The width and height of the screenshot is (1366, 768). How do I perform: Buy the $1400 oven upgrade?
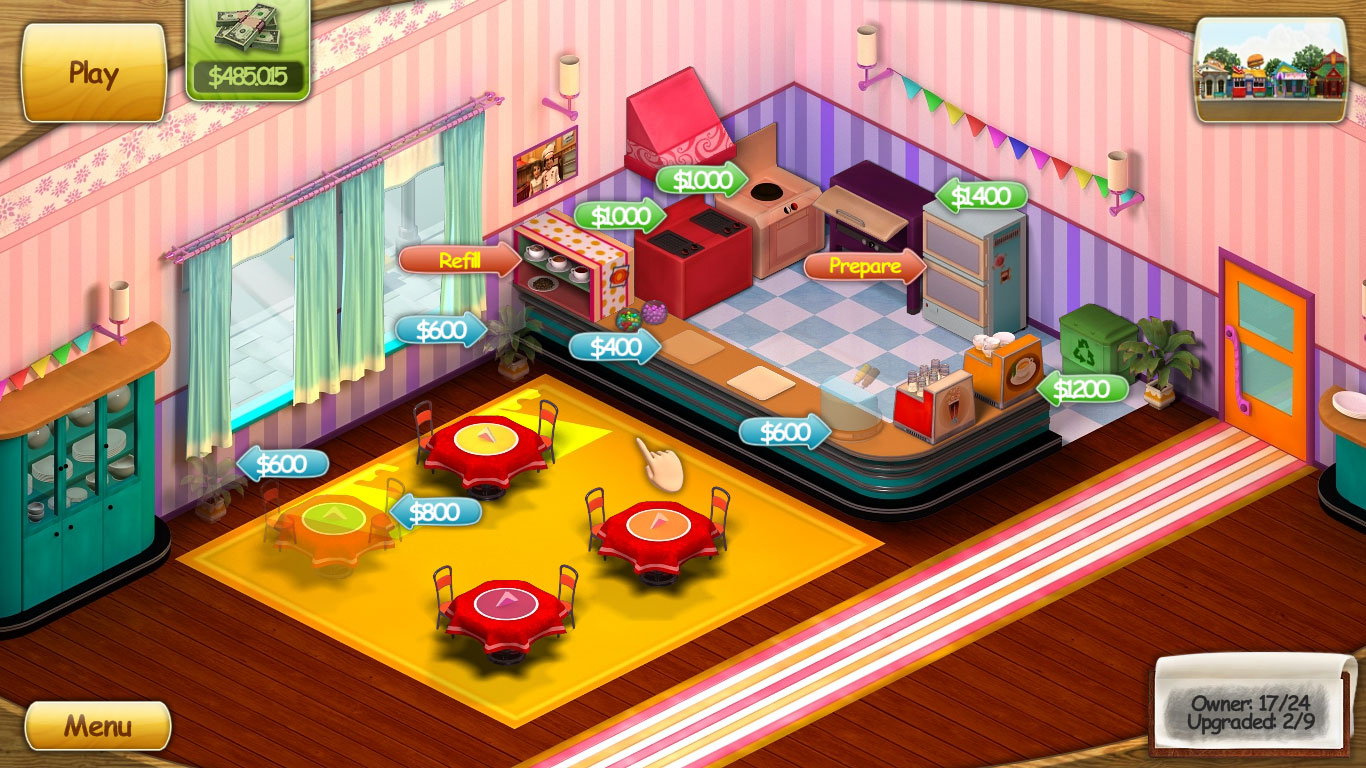(x=981, y=196)
